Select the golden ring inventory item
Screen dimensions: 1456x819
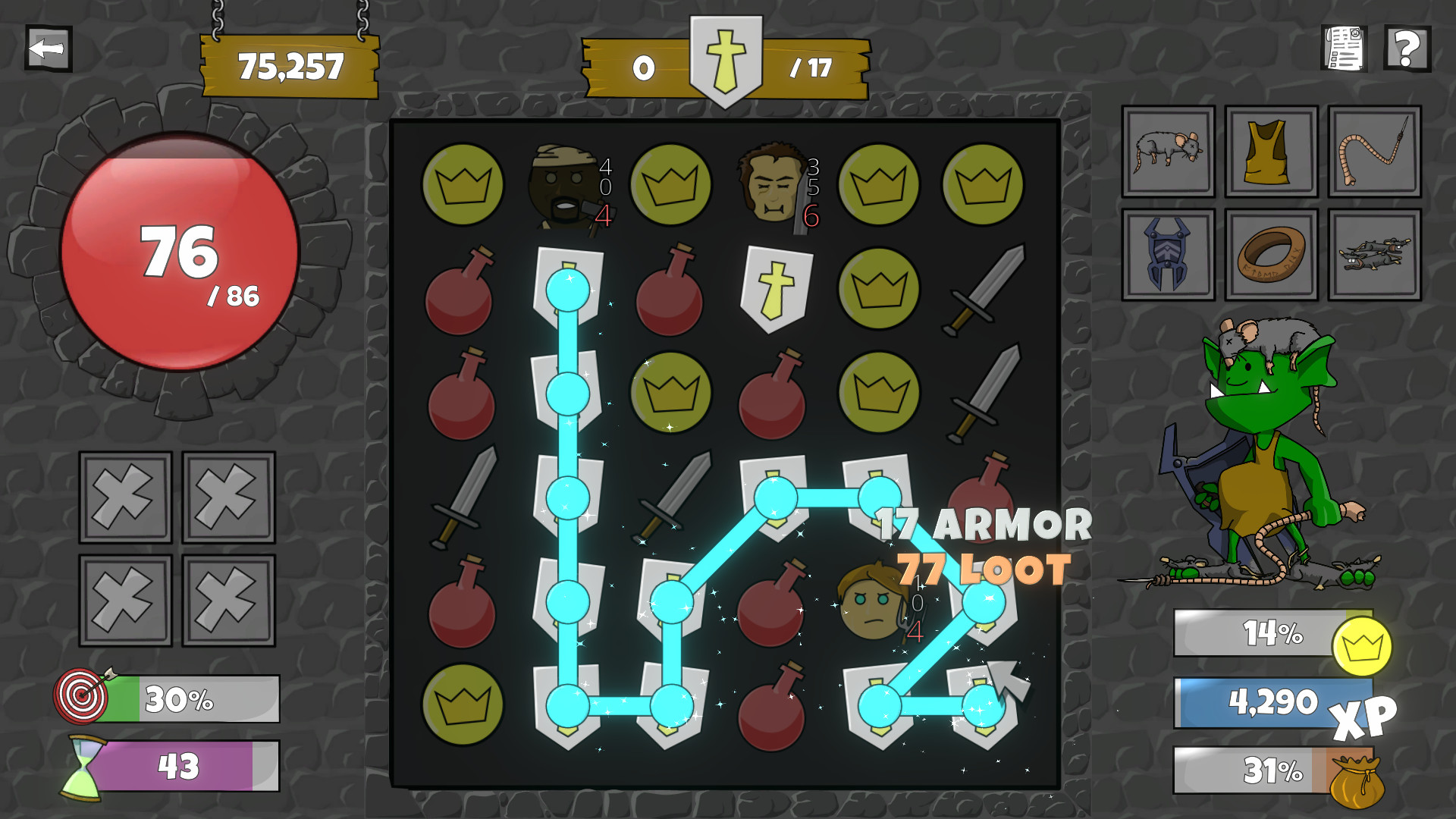click(1269, 256)
